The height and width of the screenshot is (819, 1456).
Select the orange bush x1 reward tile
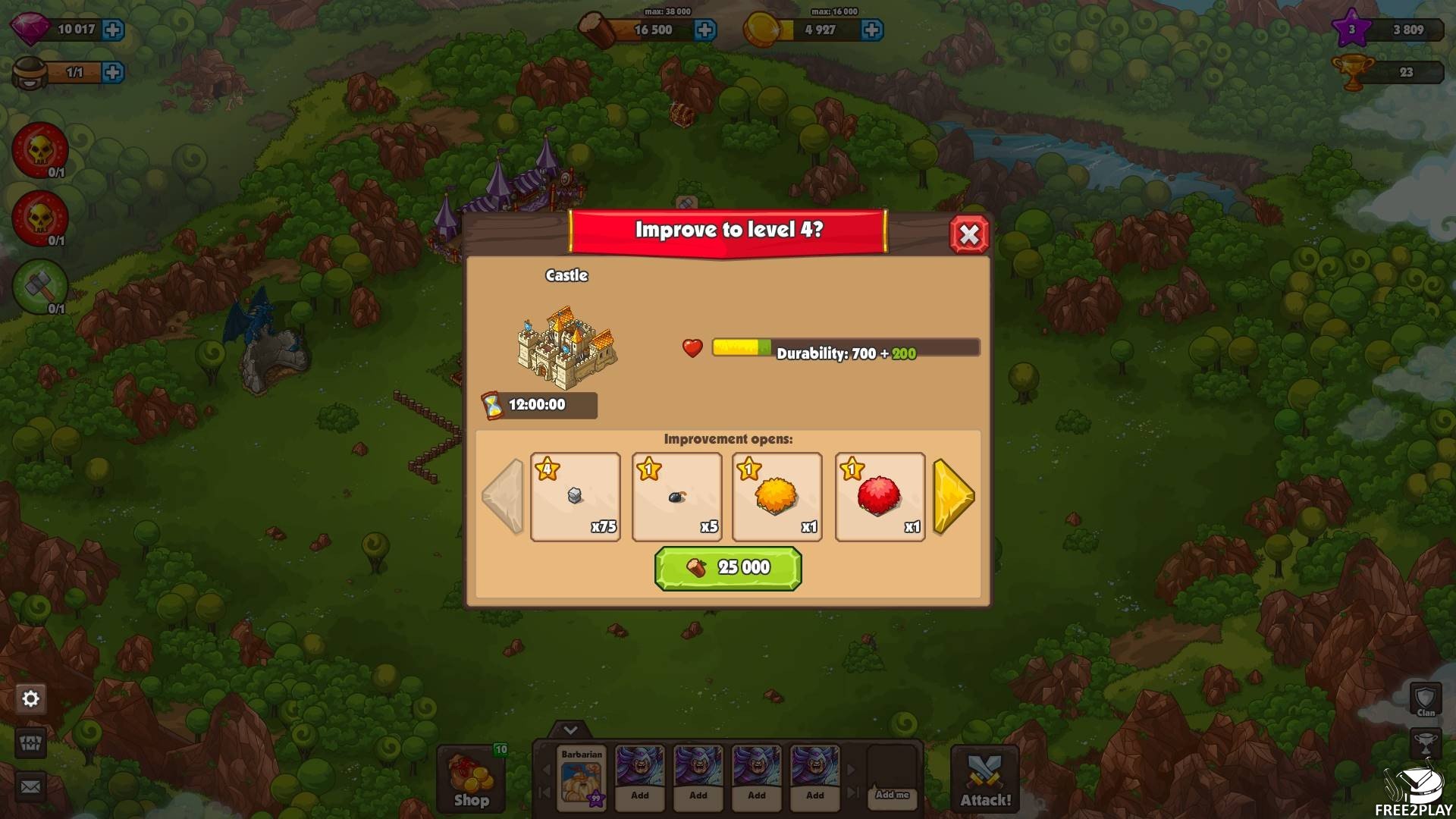click(777, 497)
